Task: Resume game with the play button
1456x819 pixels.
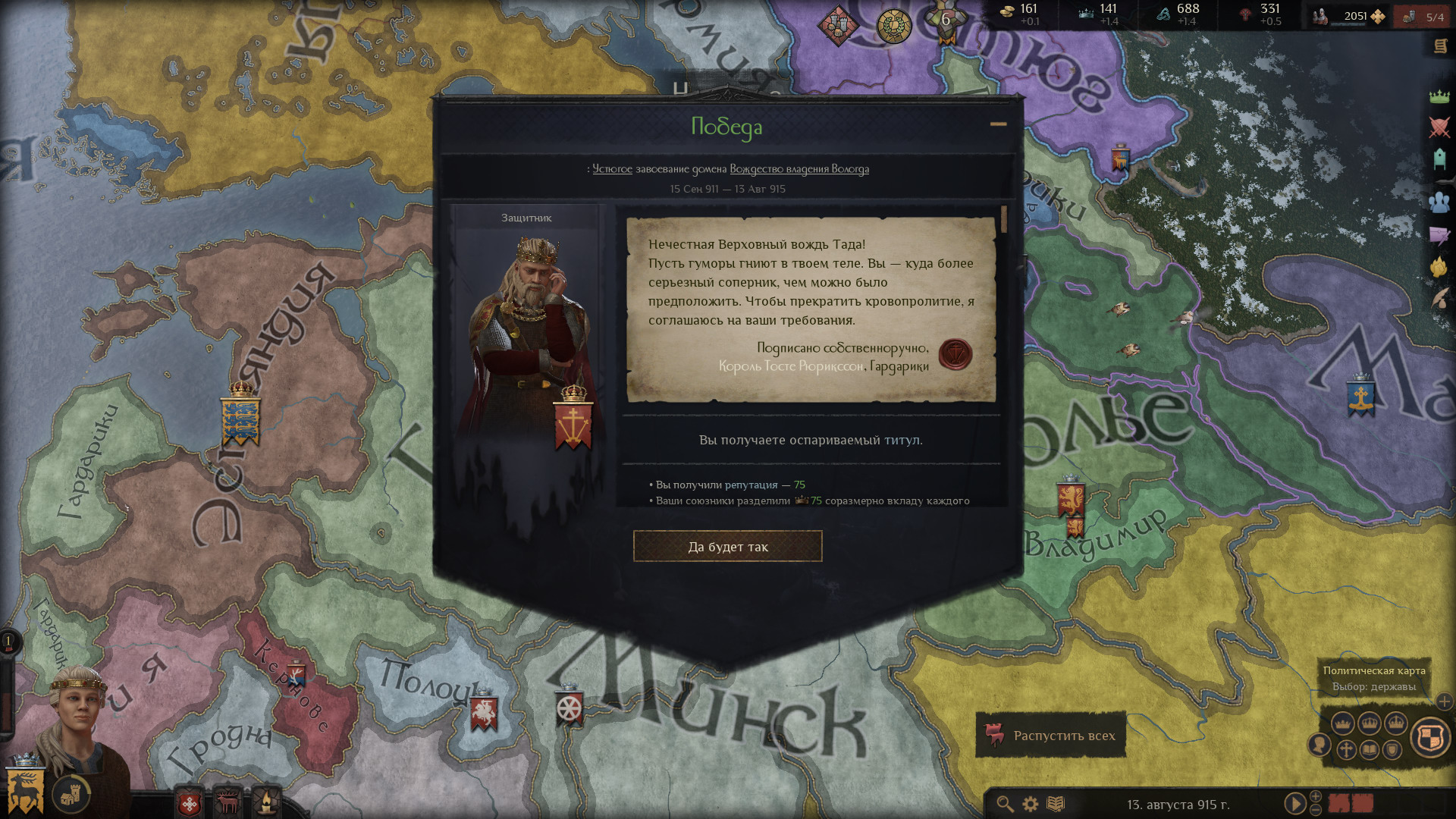Action: [x=1294, y=803]
